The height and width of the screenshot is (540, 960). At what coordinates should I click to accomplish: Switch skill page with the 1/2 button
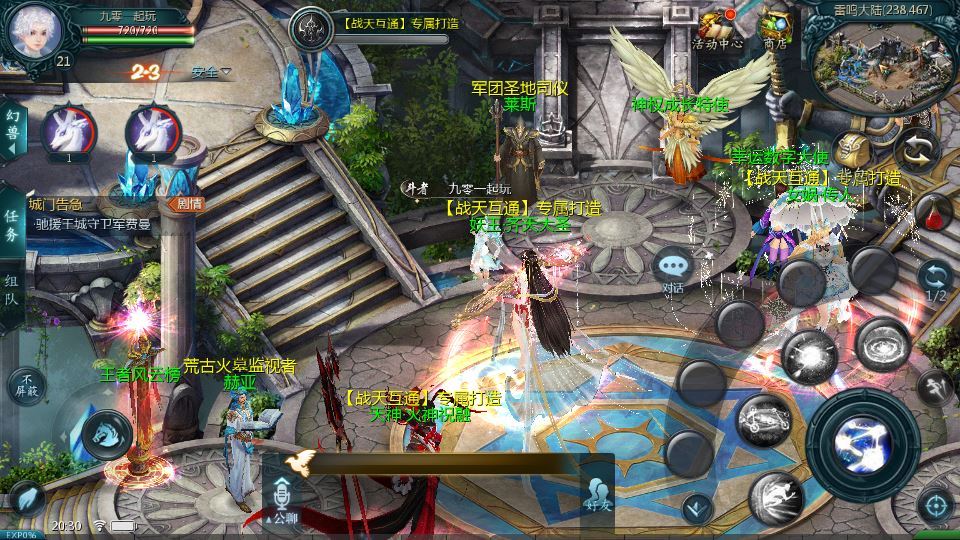pos(934,281)
